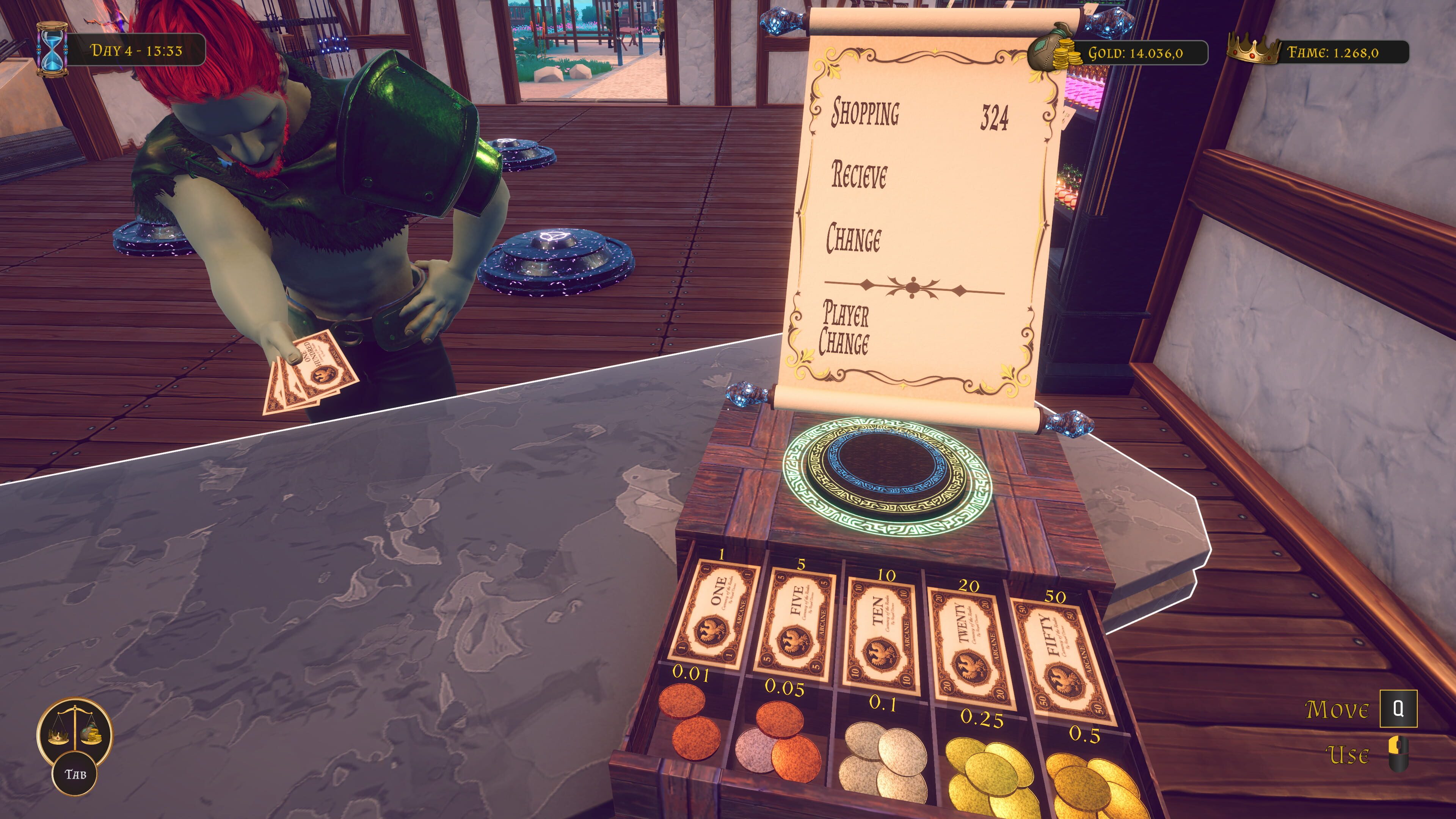Click the glowing rune circle on the register
Viewport: 1456px width, 819px height.
point(887,476)
